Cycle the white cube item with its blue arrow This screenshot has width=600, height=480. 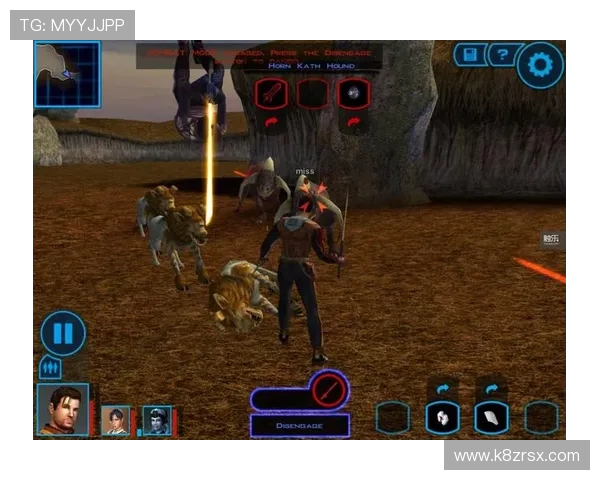442,388
